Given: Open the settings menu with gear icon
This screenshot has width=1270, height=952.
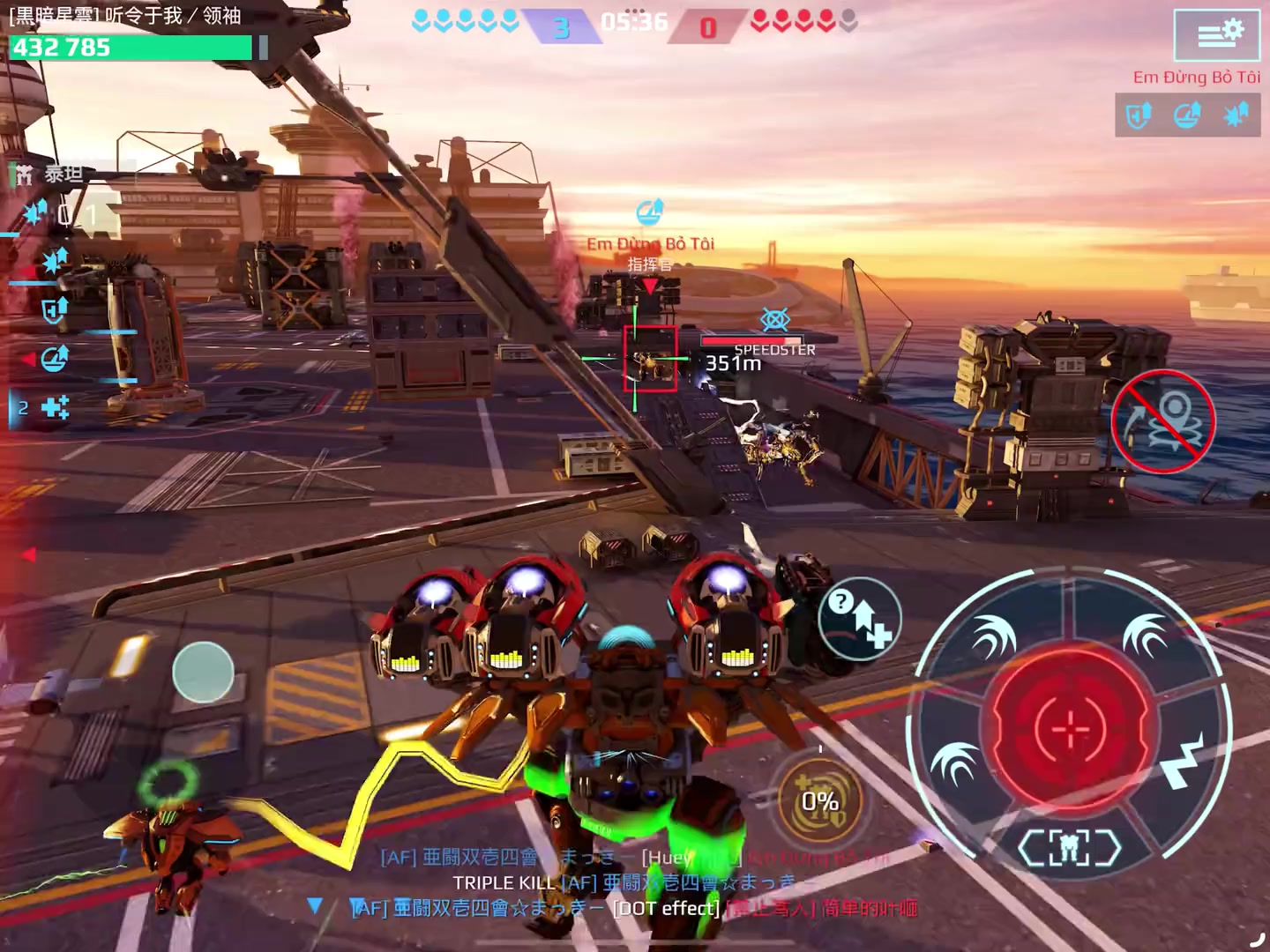Looking at the screenshot, I should coord(1217,34).
